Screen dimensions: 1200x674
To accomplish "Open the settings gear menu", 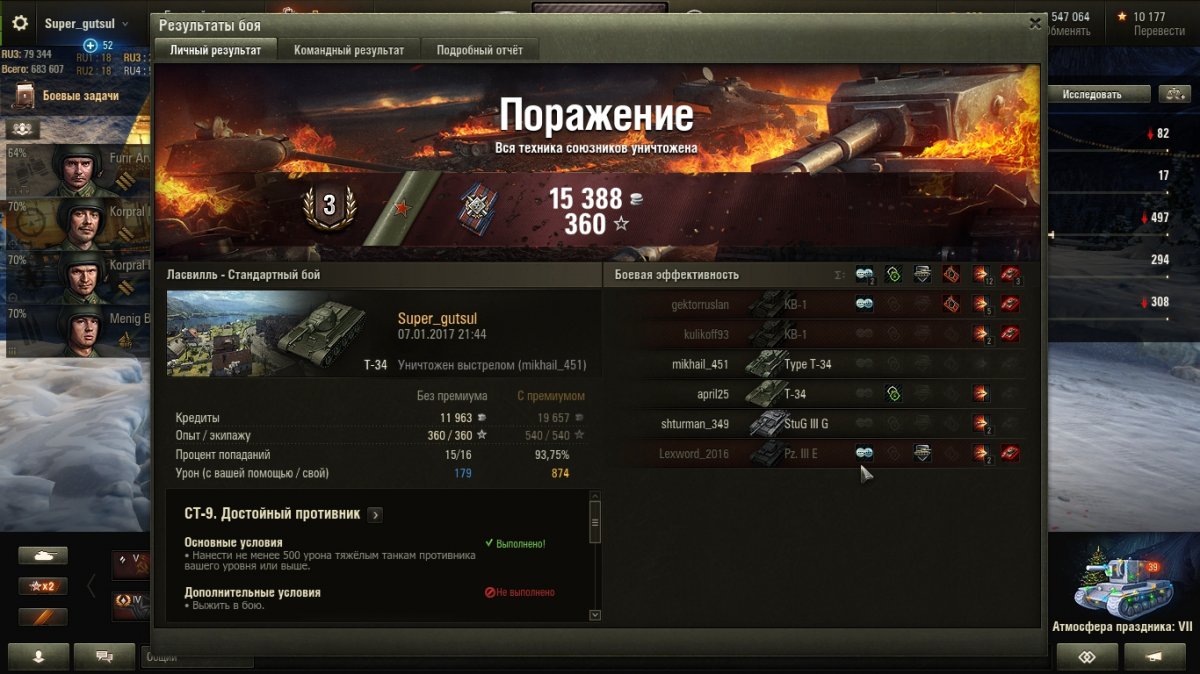I will click(x=20, y=23).
